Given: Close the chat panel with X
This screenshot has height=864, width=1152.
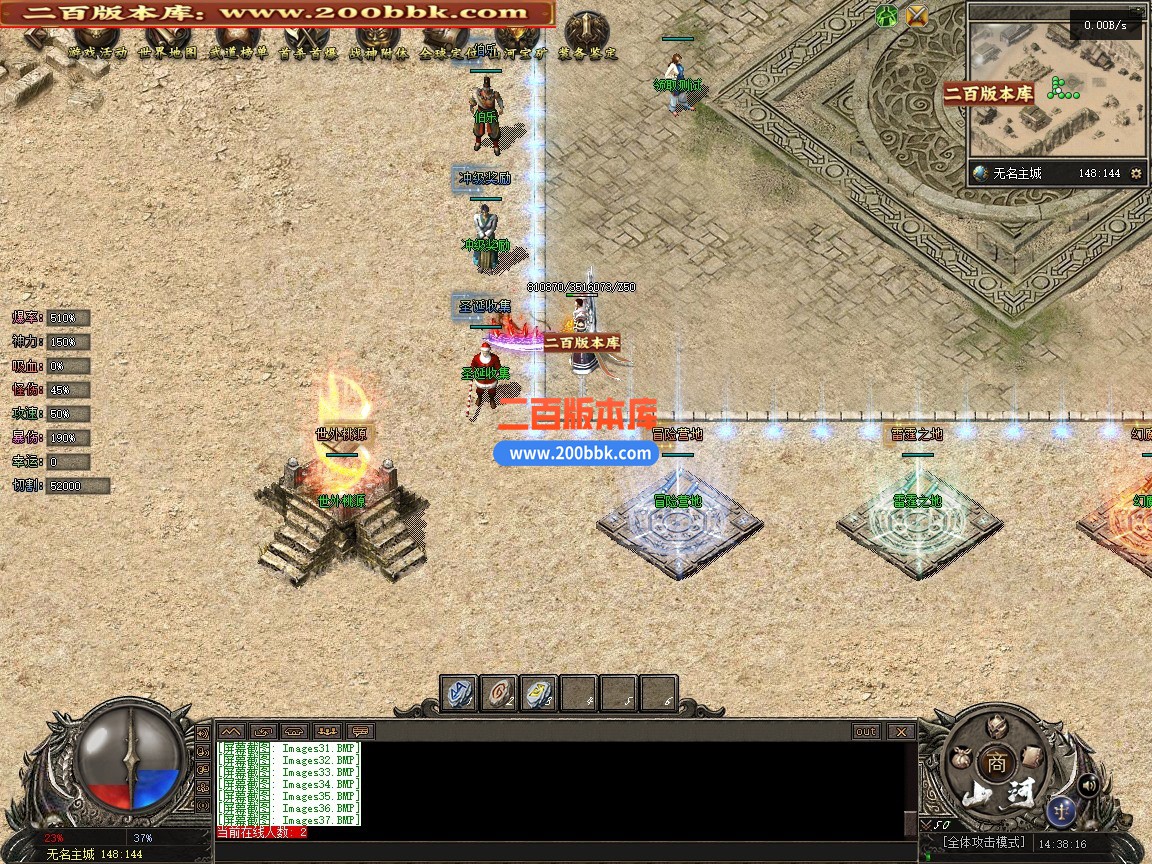Looking at the screenshot, I should point(902,731).
